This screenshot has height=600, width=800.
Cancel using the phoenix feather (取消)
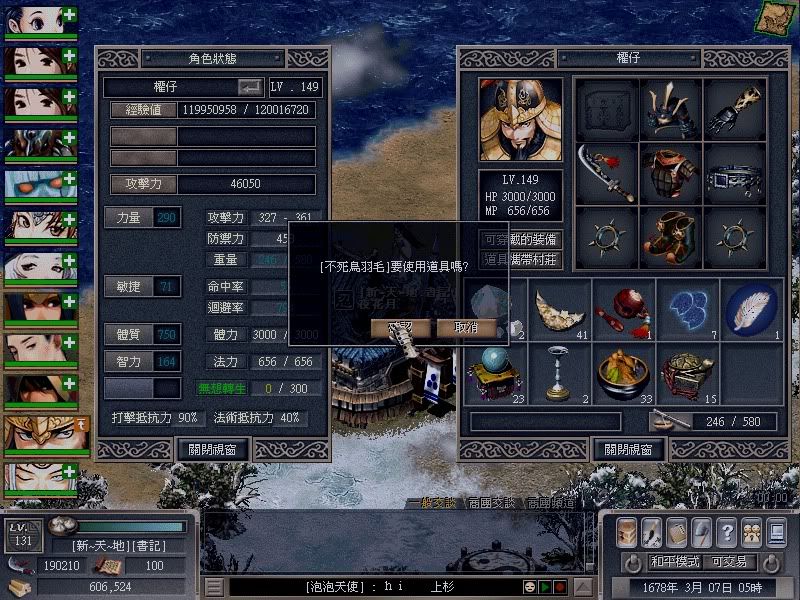pyautogui.click(x=466, y=328)
